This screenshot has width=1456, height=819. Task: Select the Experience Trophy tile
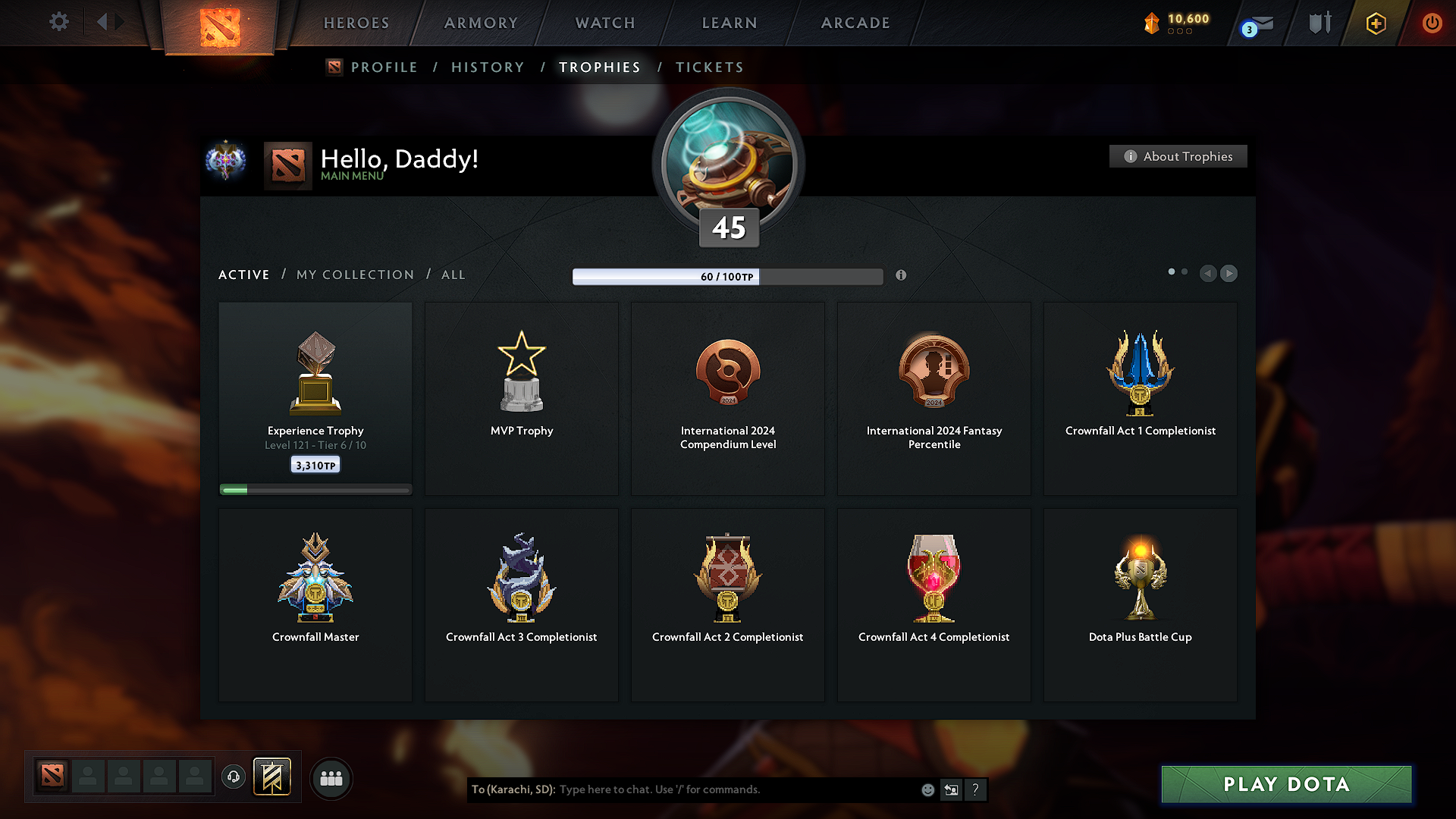315,398
